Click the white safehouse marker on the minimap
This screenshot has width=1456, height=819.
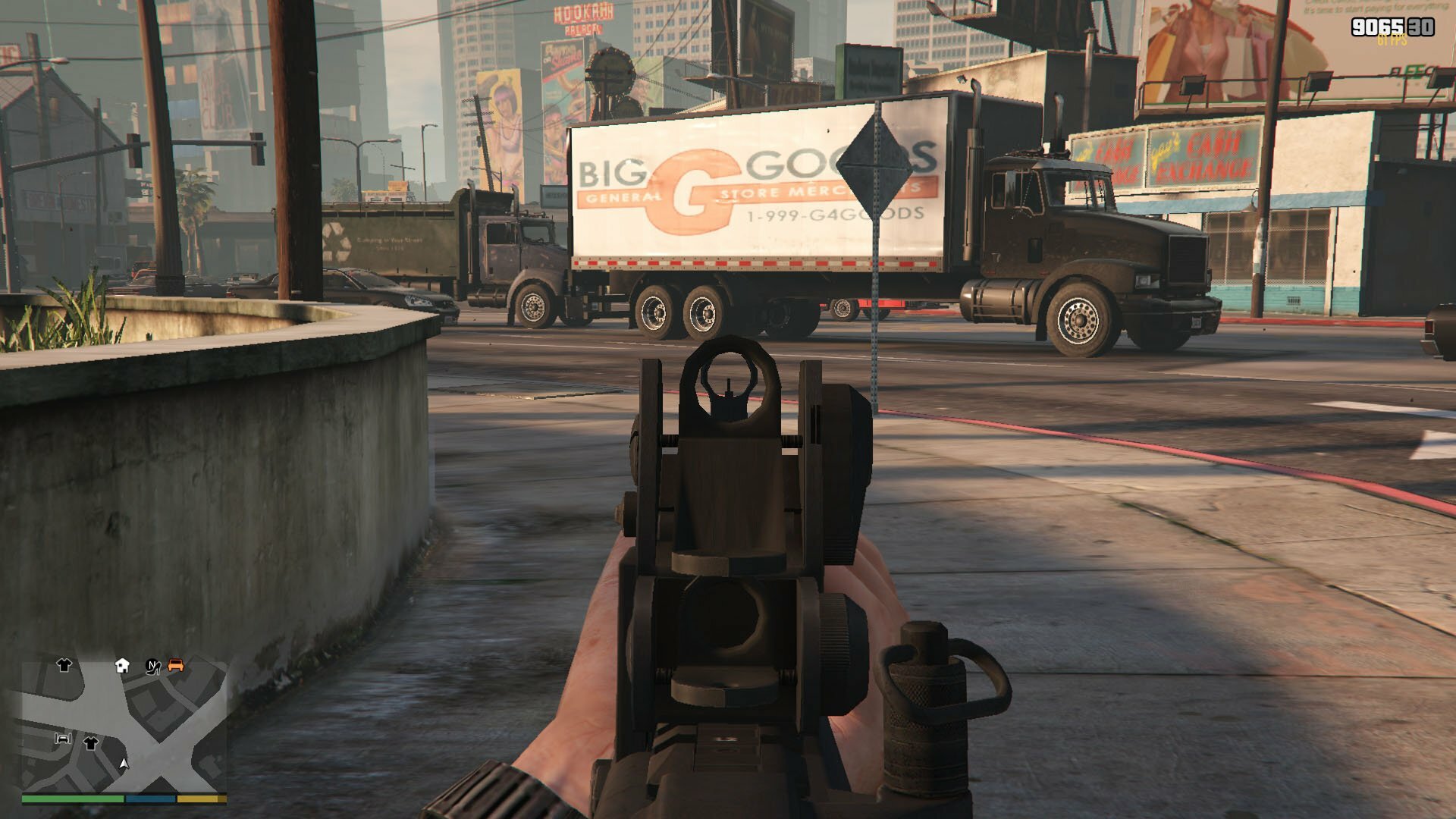click(122, 666)
